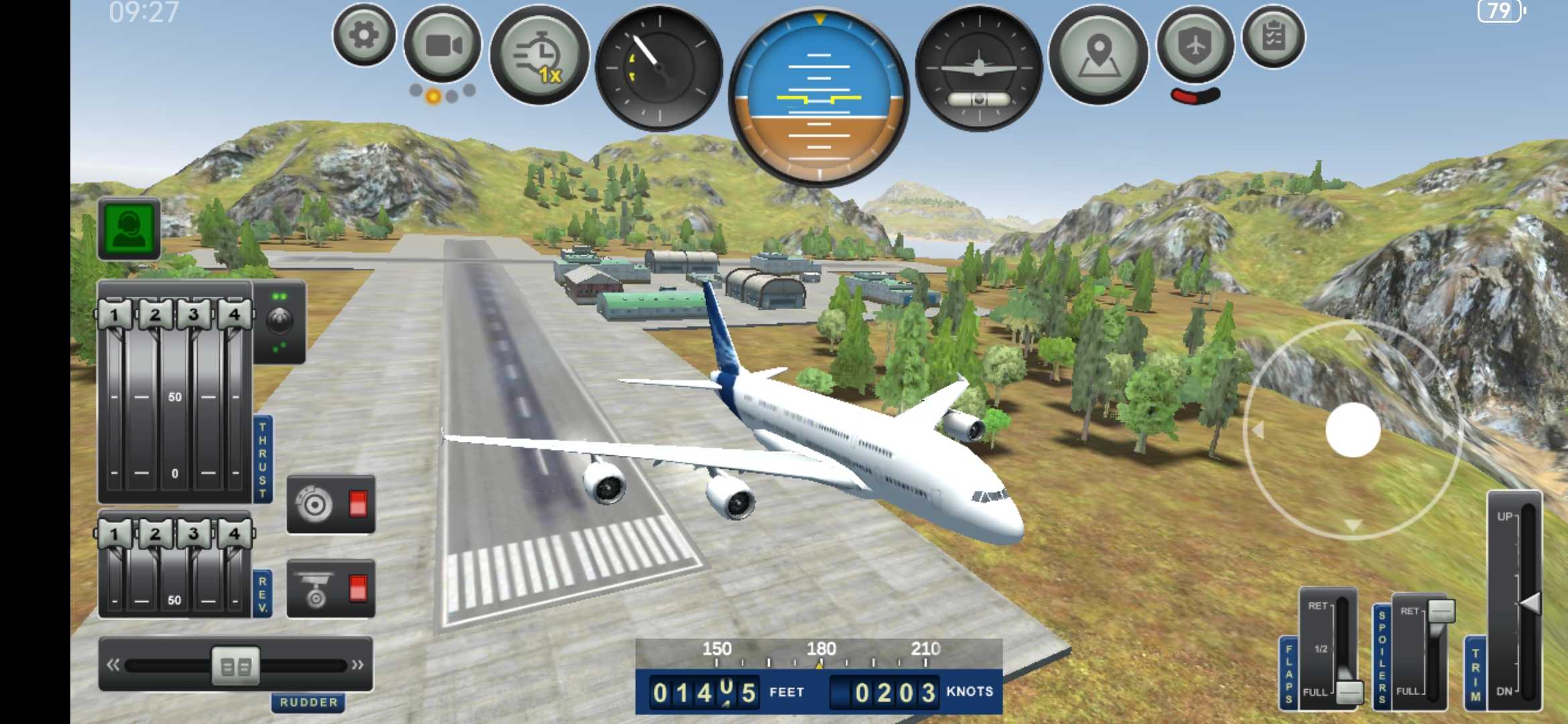This screenshot has width=1568, height=724.
Task: Click the white flight control joystick knob
Action: (1353, 430)
